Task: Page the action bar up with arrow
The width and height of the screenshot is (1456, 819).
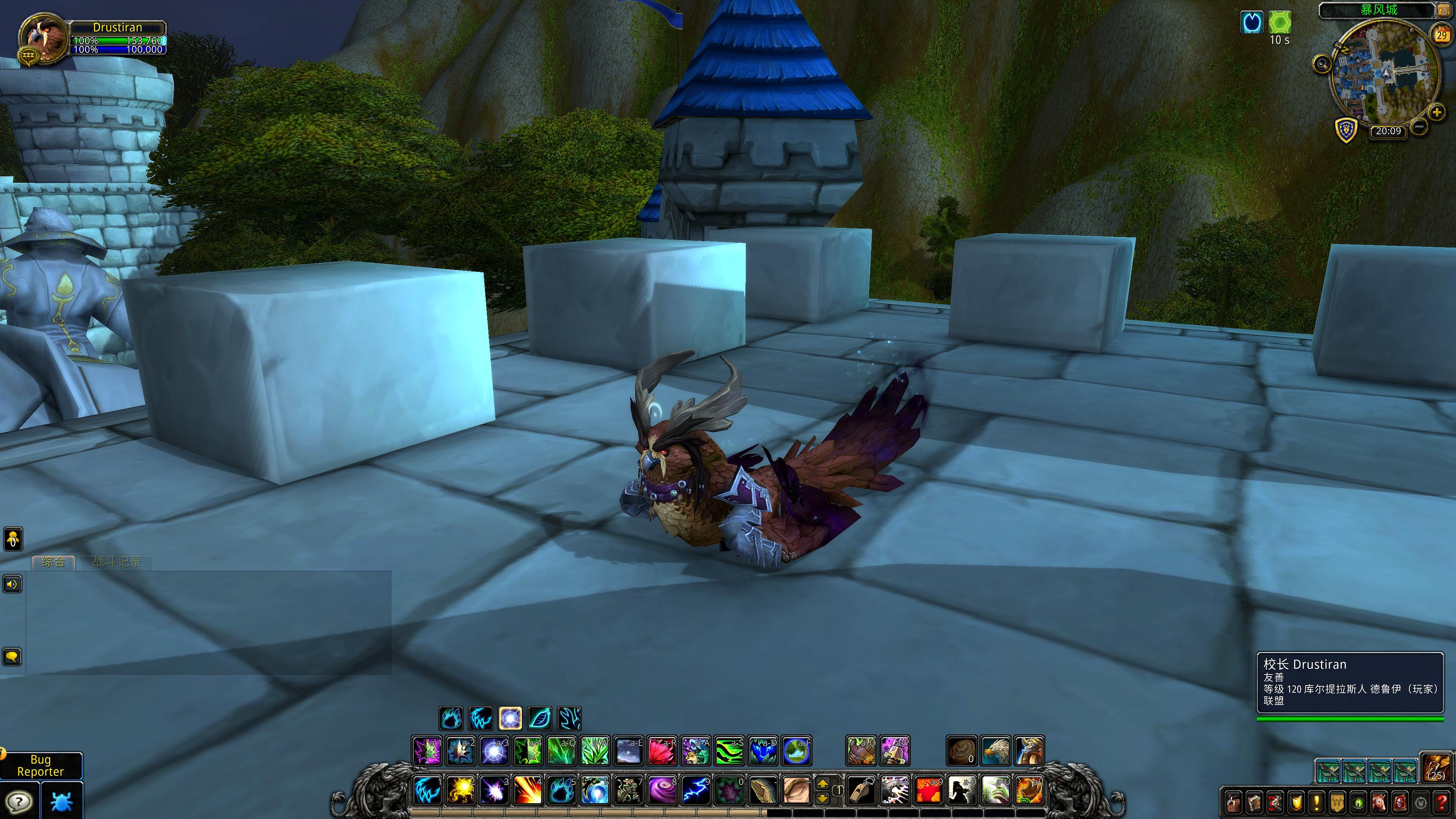Action: 823,783
